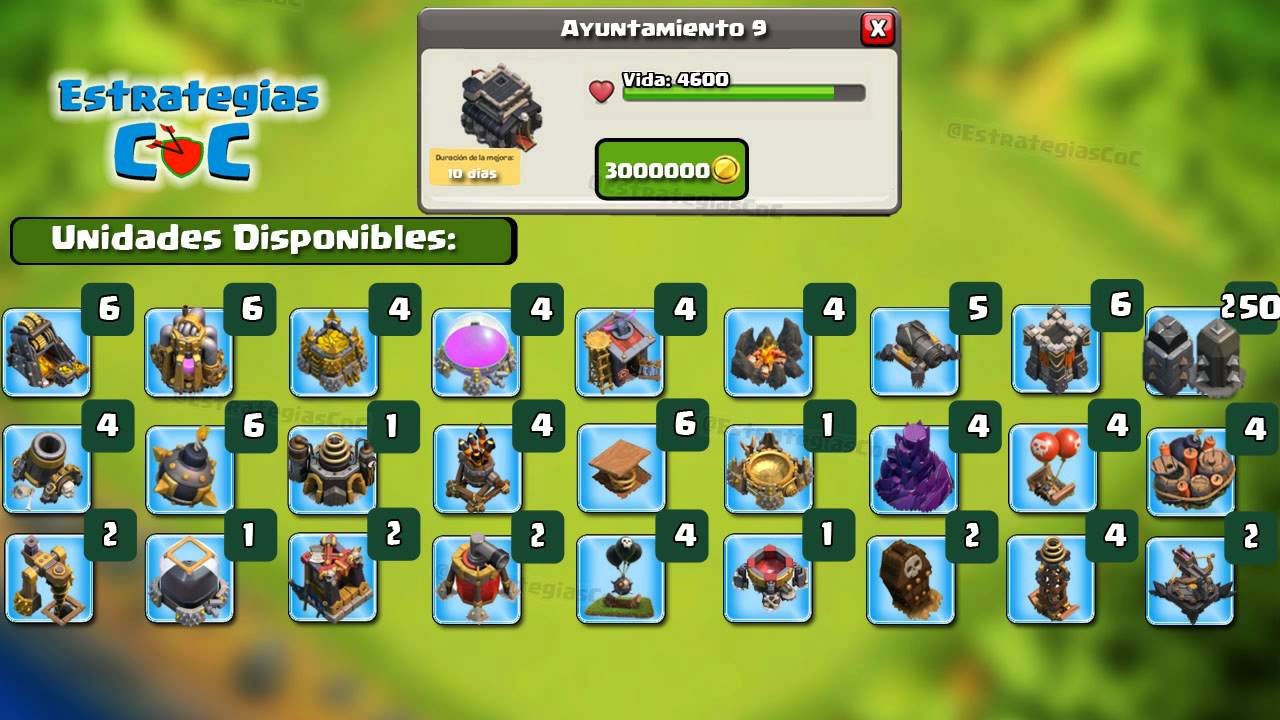Select the gold storage tile
The height and width of the screenshot is (720, 1280).
click(x=334, y=352)
